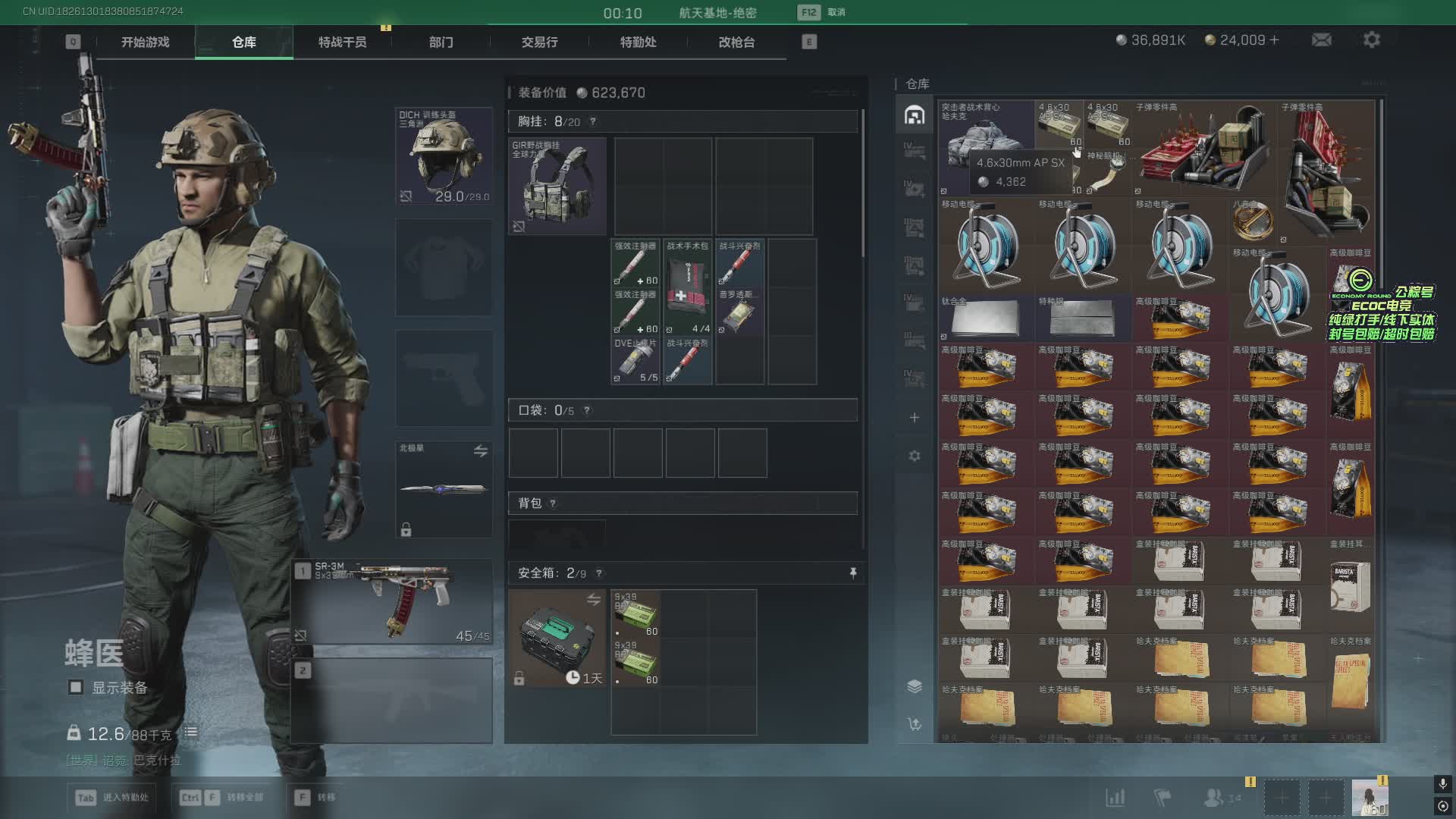Pin the 安全箱 section

click(x=853, y=573)
